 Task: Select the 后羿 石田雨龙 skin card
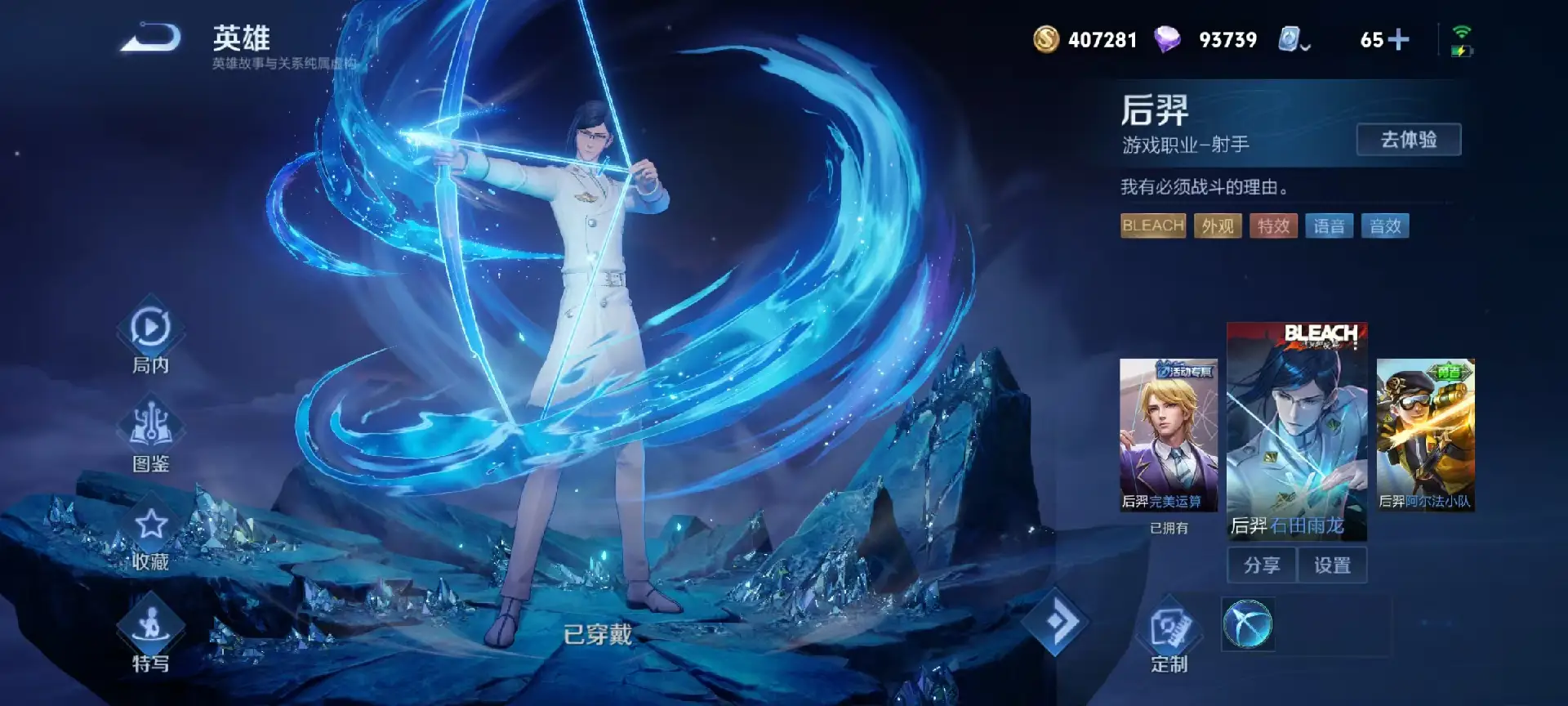coord(1296,431)
